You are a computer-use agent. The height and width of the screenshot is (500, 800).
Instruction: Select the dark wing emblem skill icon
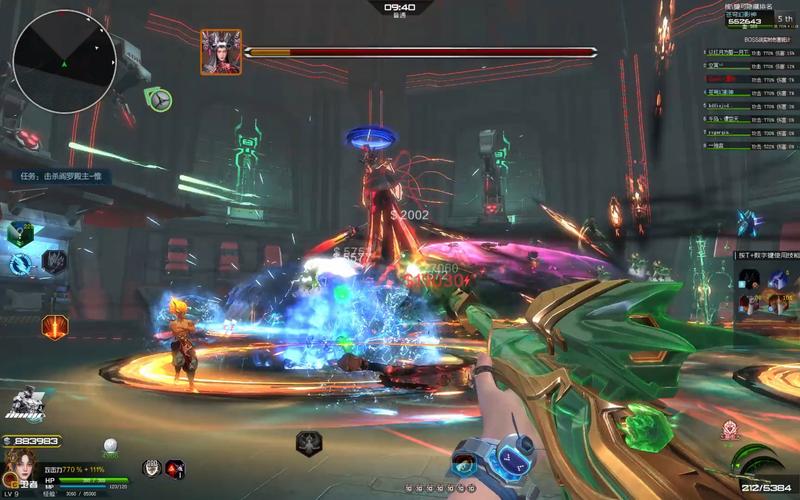tap(54, 262)
